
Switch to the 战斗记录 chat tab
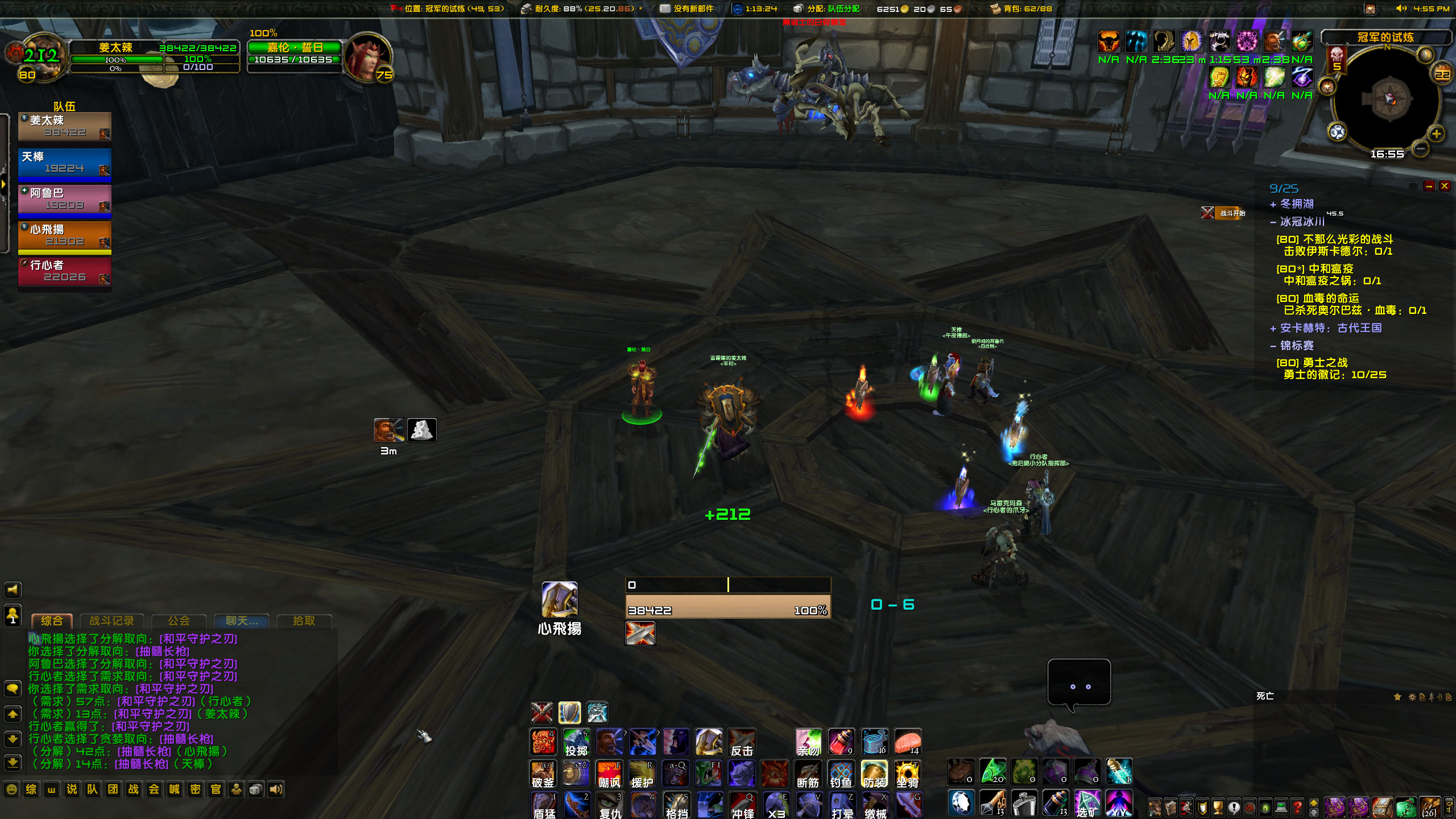112,621
